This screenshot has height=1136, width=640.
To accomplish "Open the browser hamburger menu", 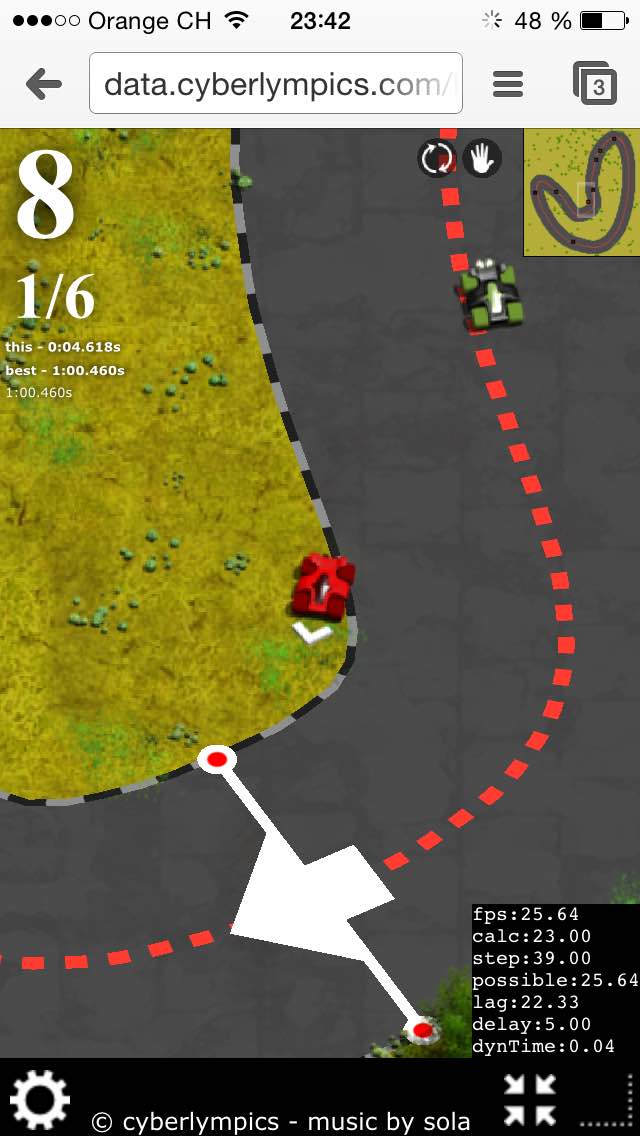I will tap(508, 85).
